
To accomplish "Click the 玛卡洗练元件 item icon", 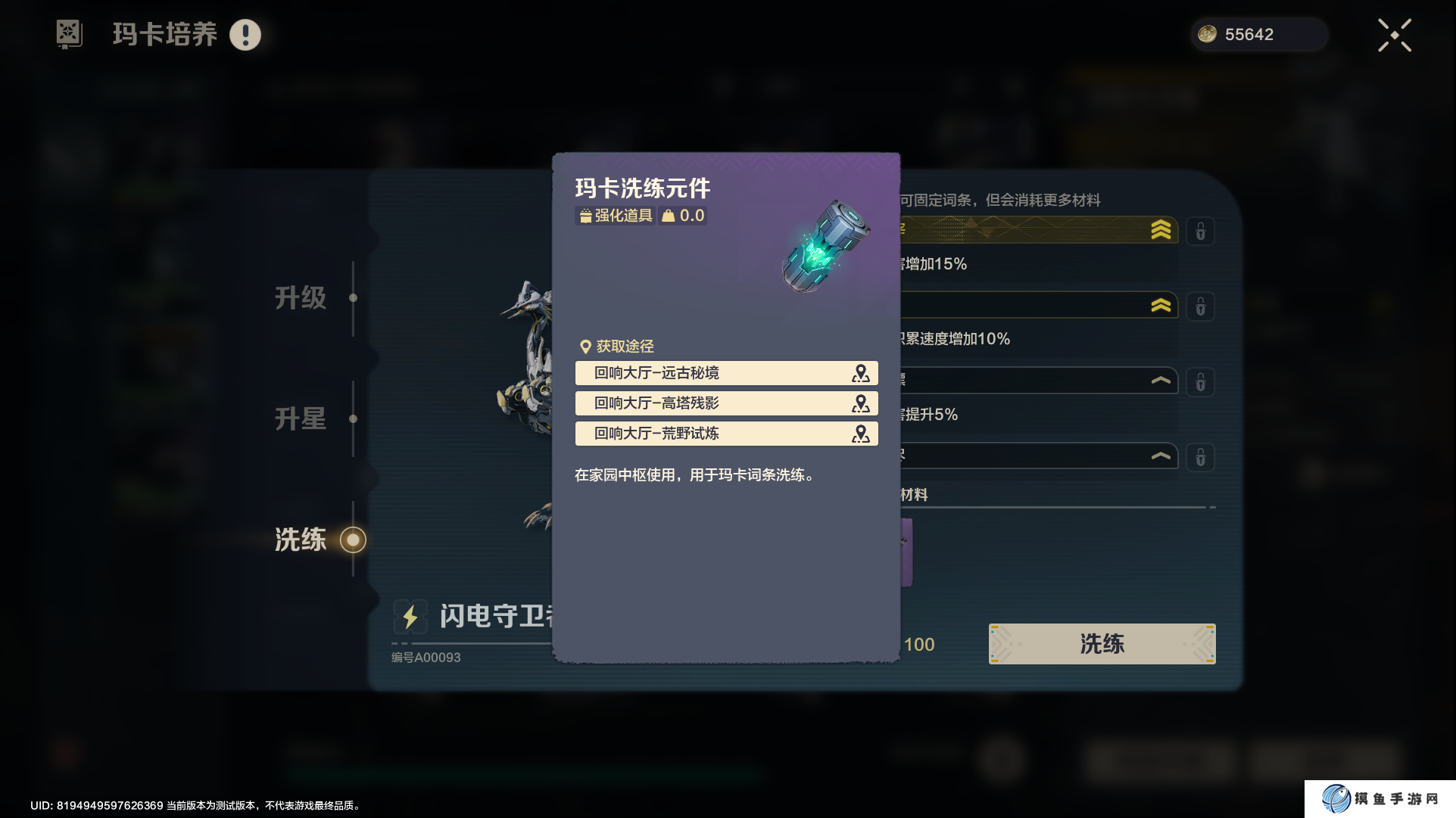I will coord(825,247).
